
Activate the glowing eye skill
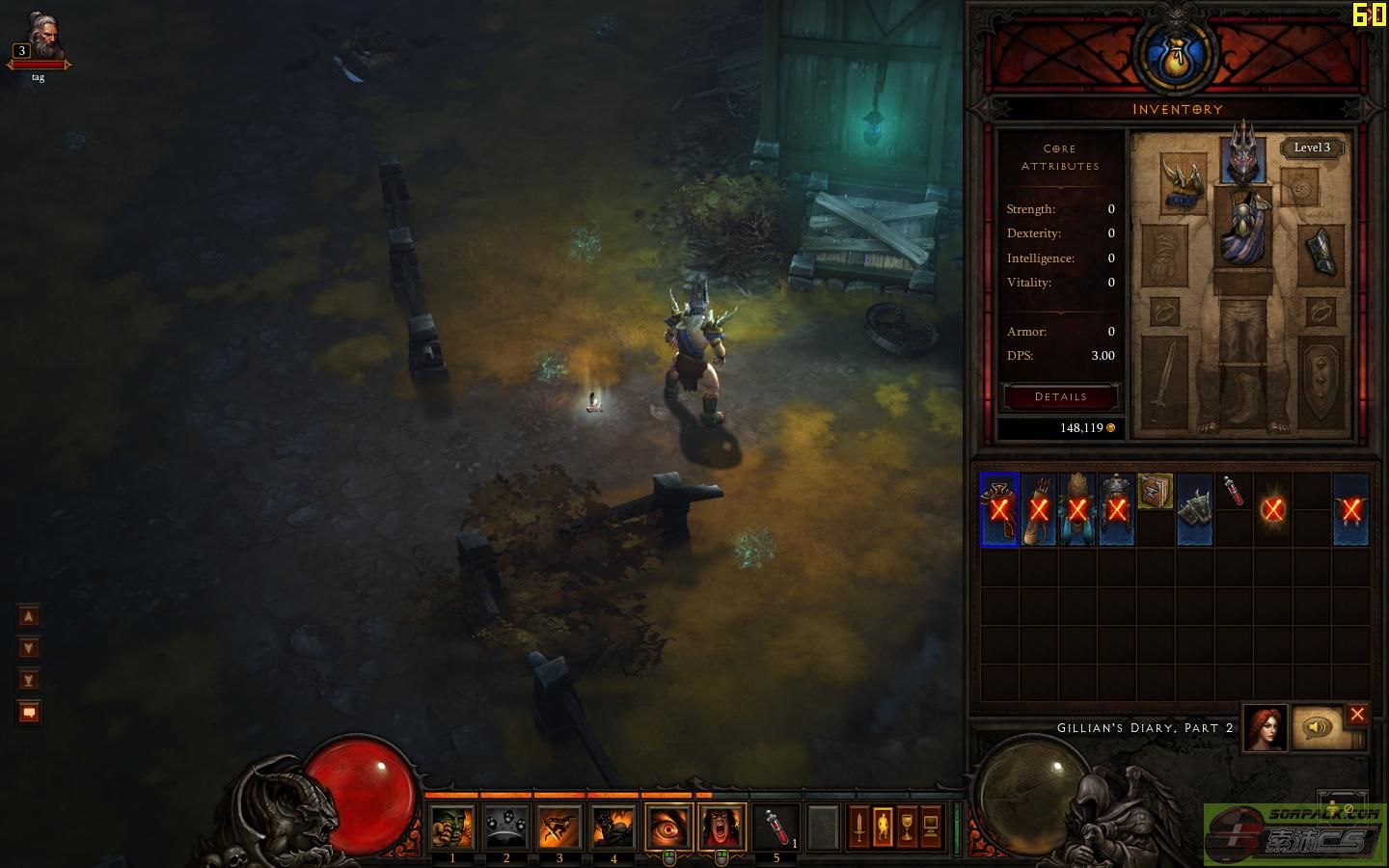point(668,827)
